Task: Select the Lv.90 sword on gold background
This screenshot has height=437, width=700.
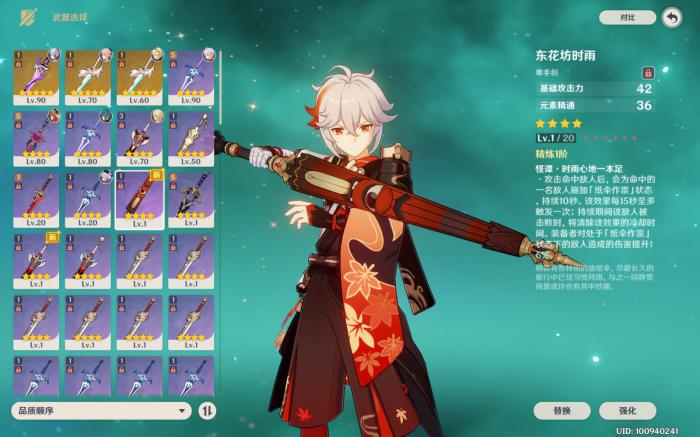Action: pos(37,76)
